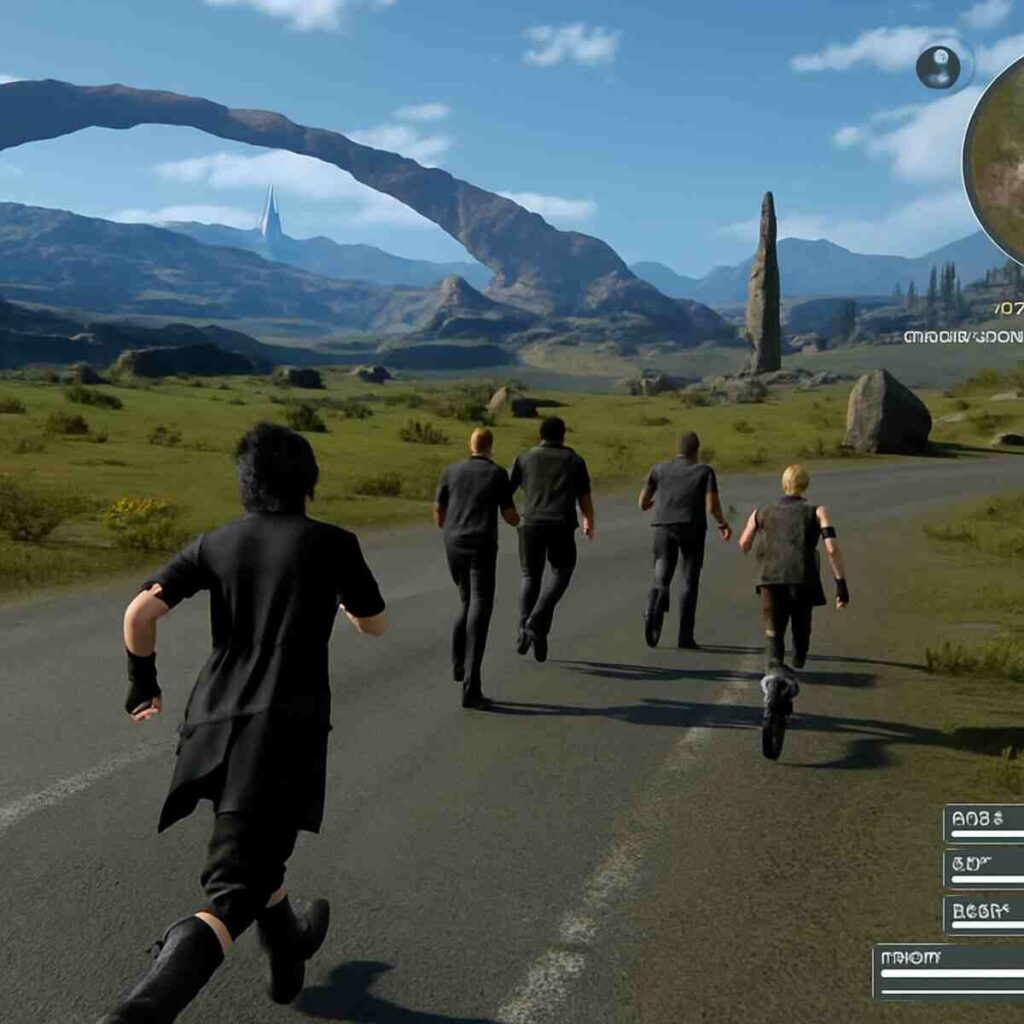Select the wide party leader status panel
The image size is (1024, 1024).
pos(948,972)
